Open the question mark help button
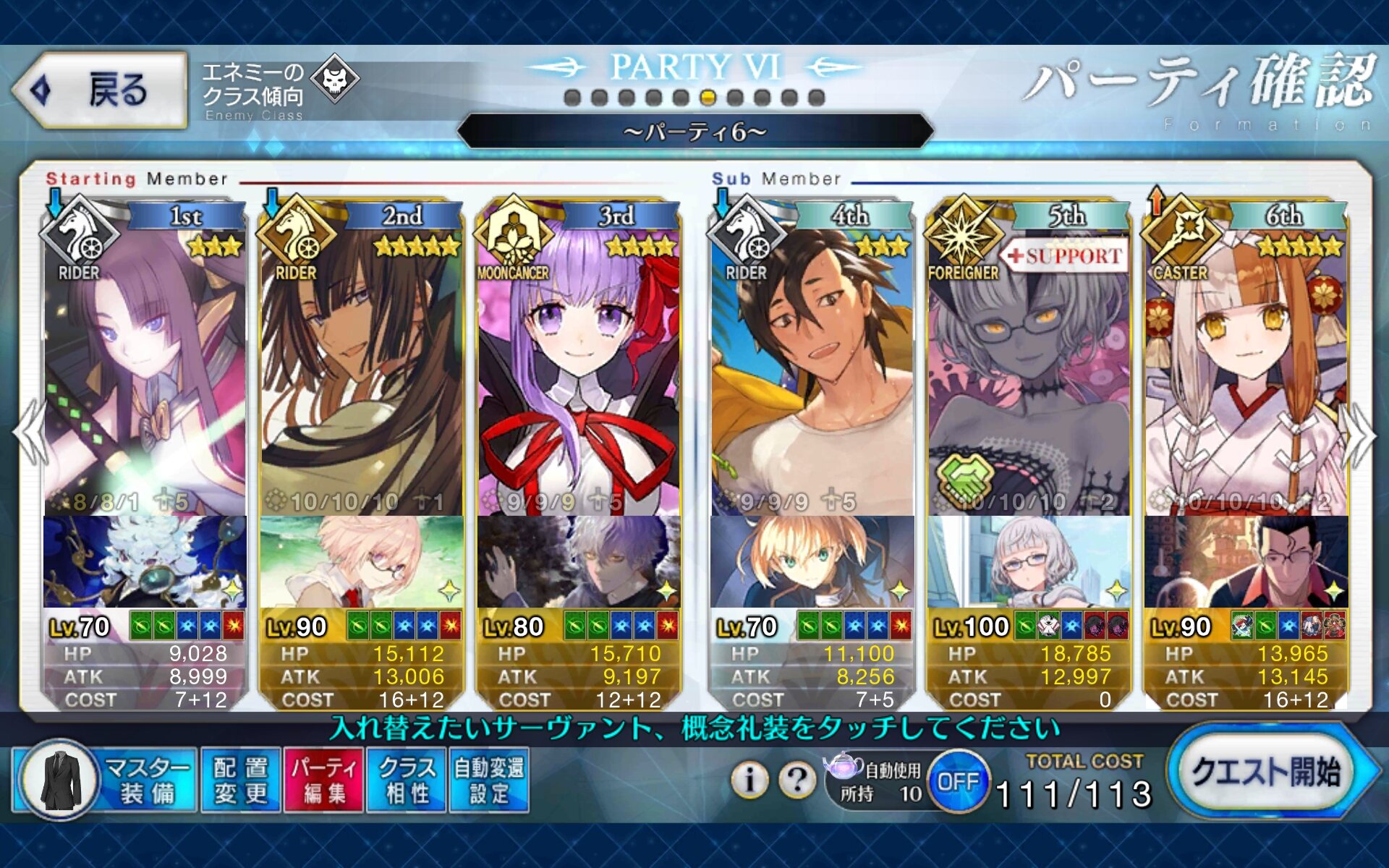1389x868 pixels. 797,780
